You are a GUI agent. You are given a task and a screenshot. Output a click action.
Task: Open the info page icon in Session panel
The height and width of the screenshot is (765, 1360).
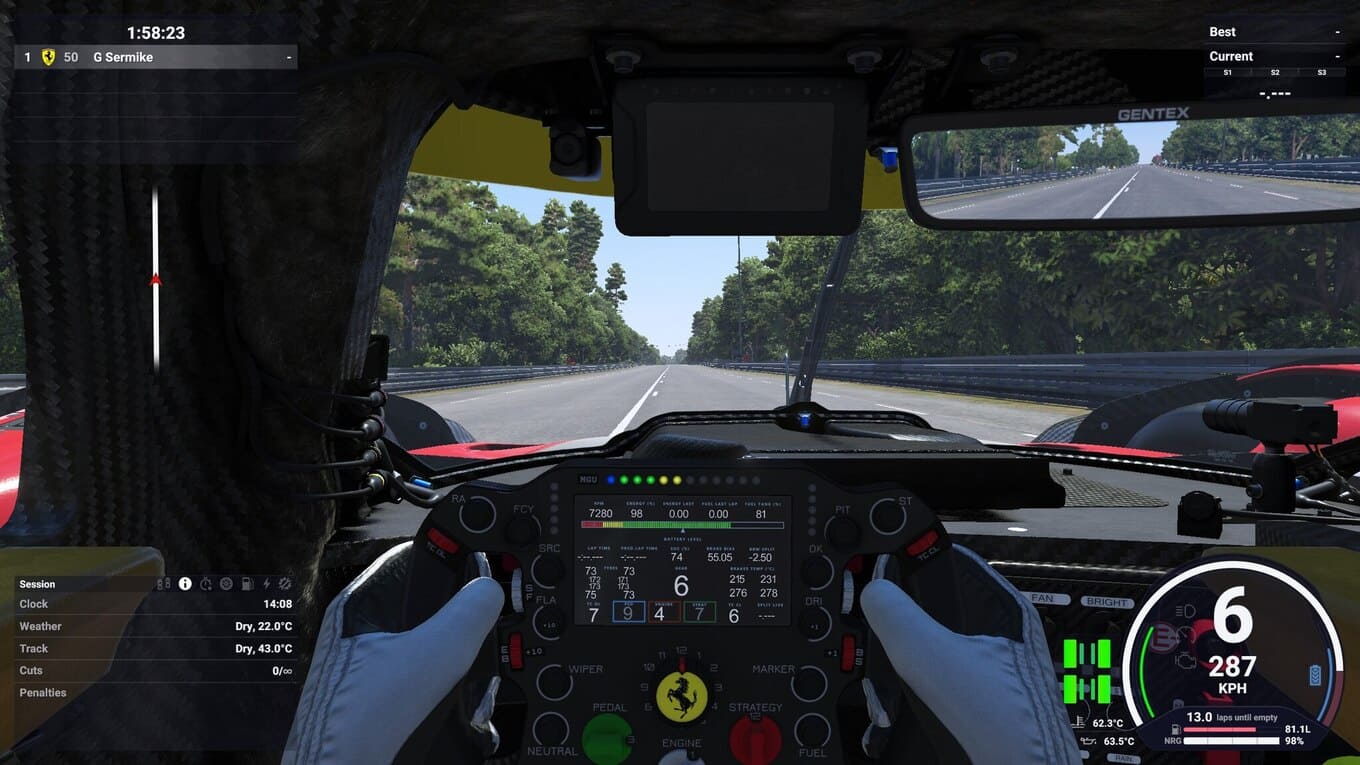point(185,584)
